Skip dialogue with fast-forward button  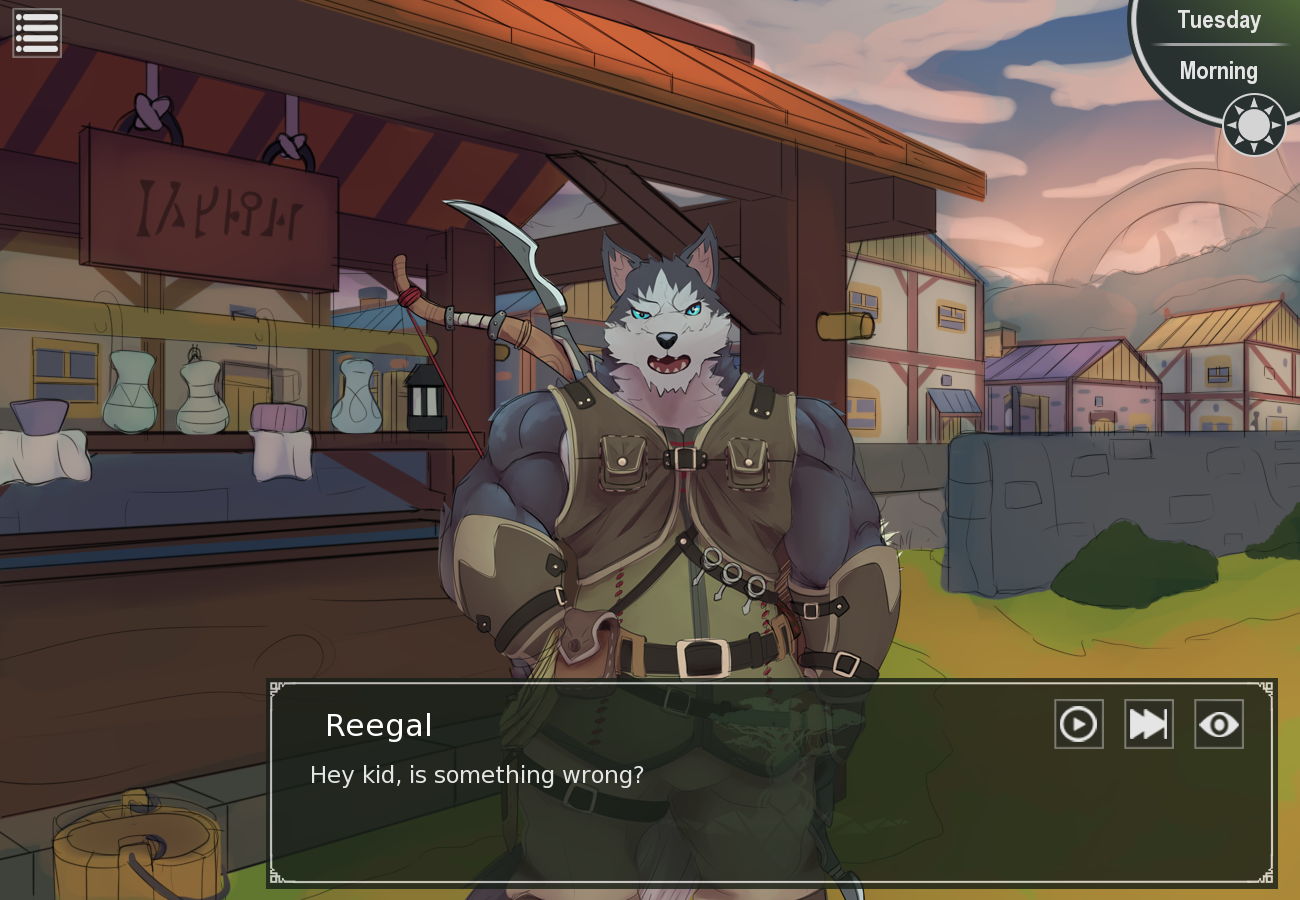tap(1148, 724)
